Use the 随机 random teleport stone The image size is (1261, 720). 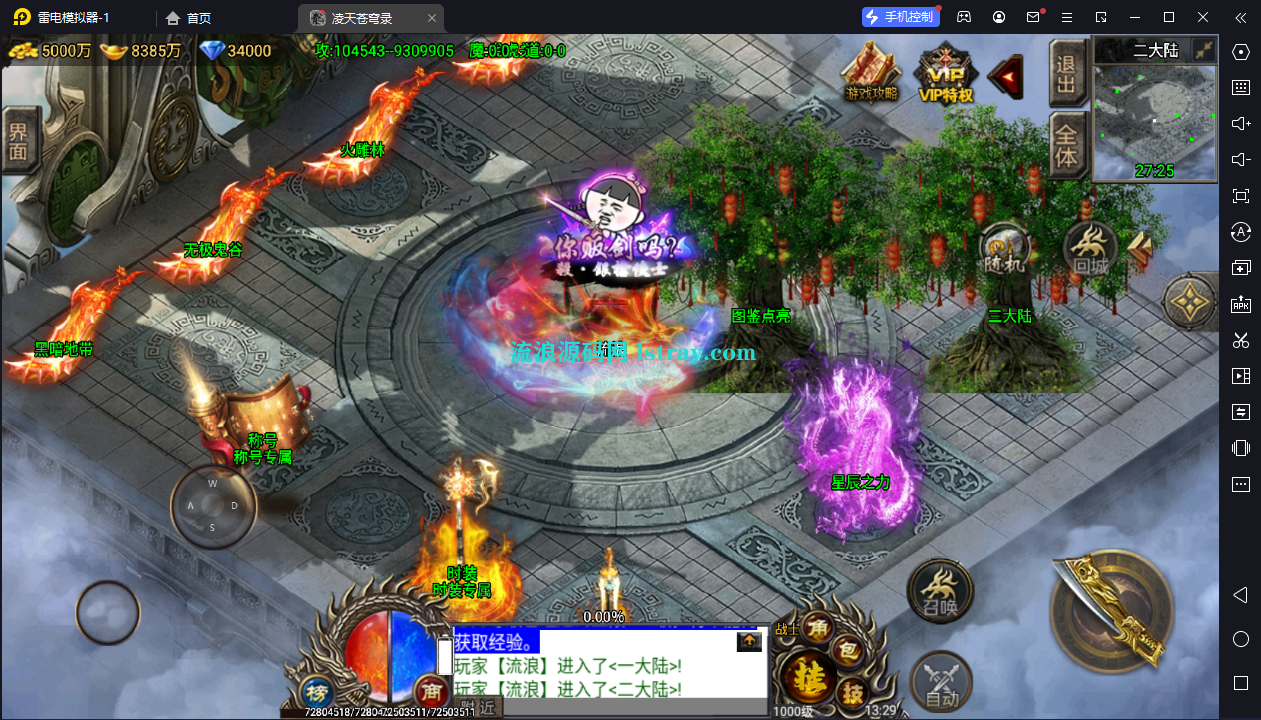(x=1005, y=250)
